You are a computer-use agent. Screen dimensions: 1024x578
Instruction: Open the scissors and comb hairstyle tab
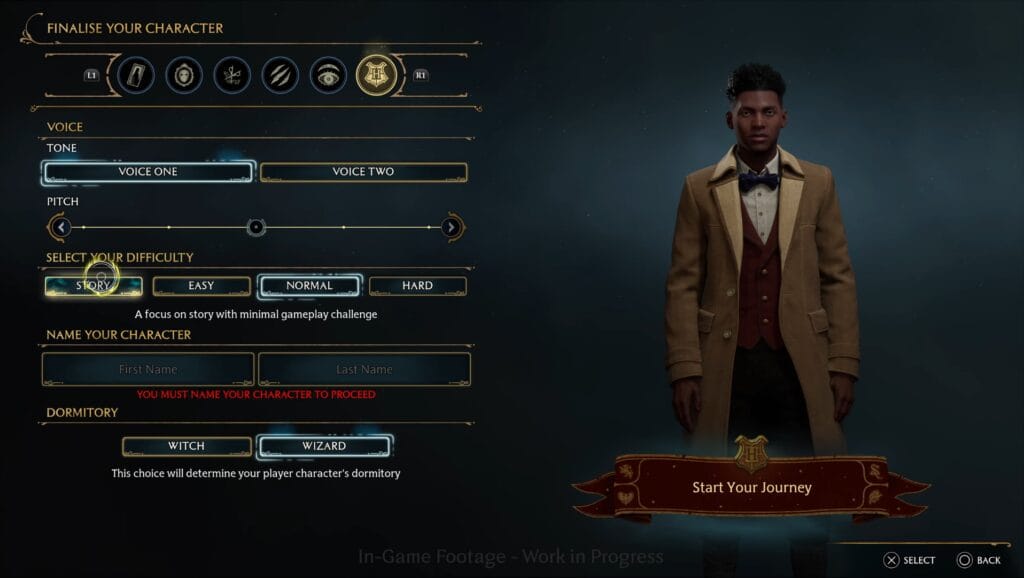(x=232, y=75)
